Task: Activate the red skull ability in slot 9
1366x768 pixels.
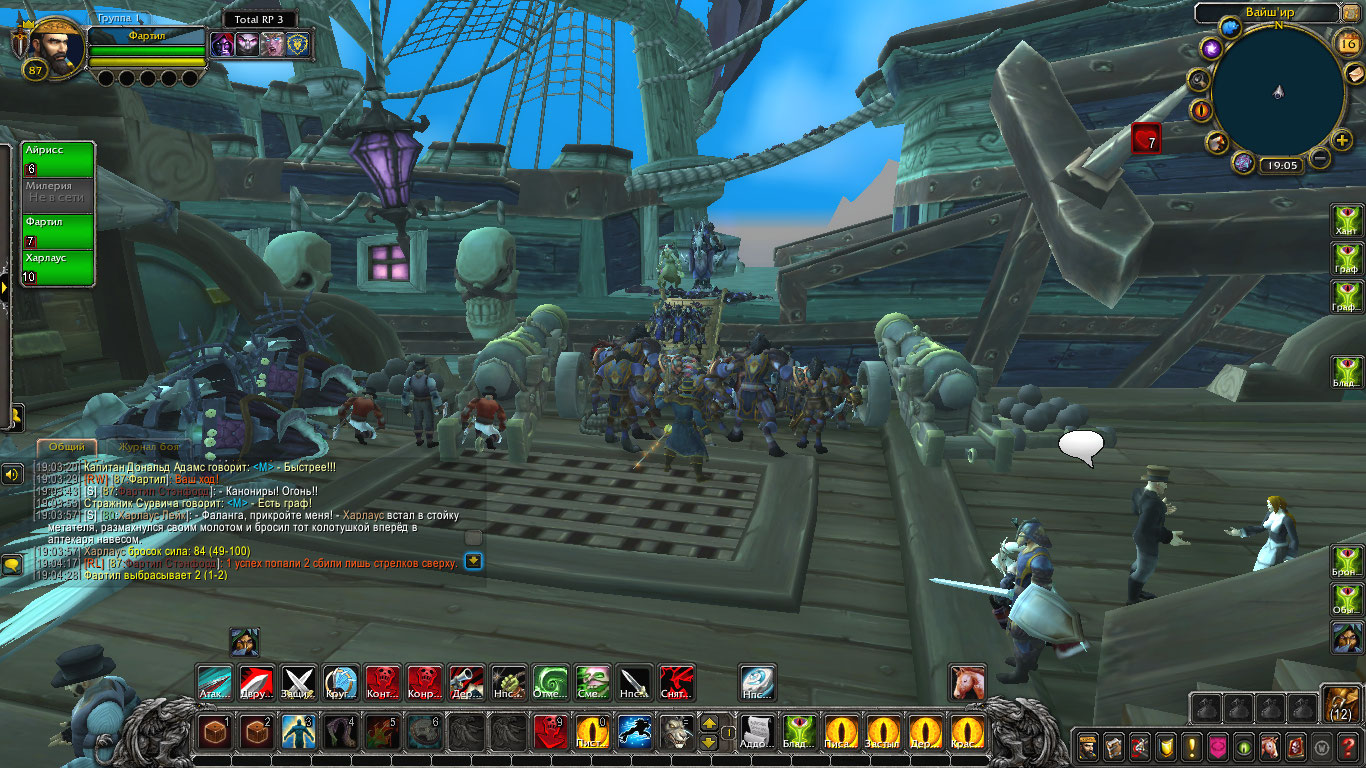Action: click(550, 732)
